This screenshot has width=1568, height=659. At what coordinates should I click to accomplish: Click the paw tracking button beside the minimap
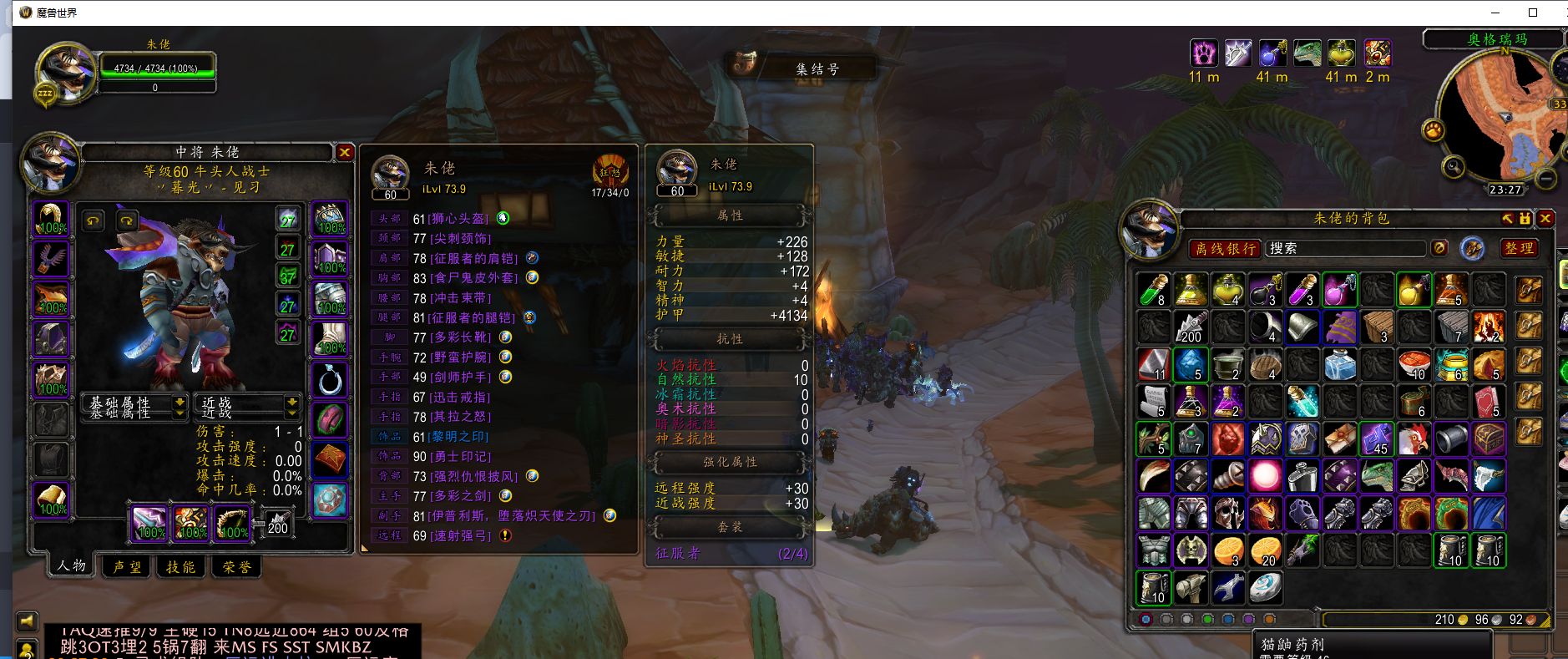1434,130
